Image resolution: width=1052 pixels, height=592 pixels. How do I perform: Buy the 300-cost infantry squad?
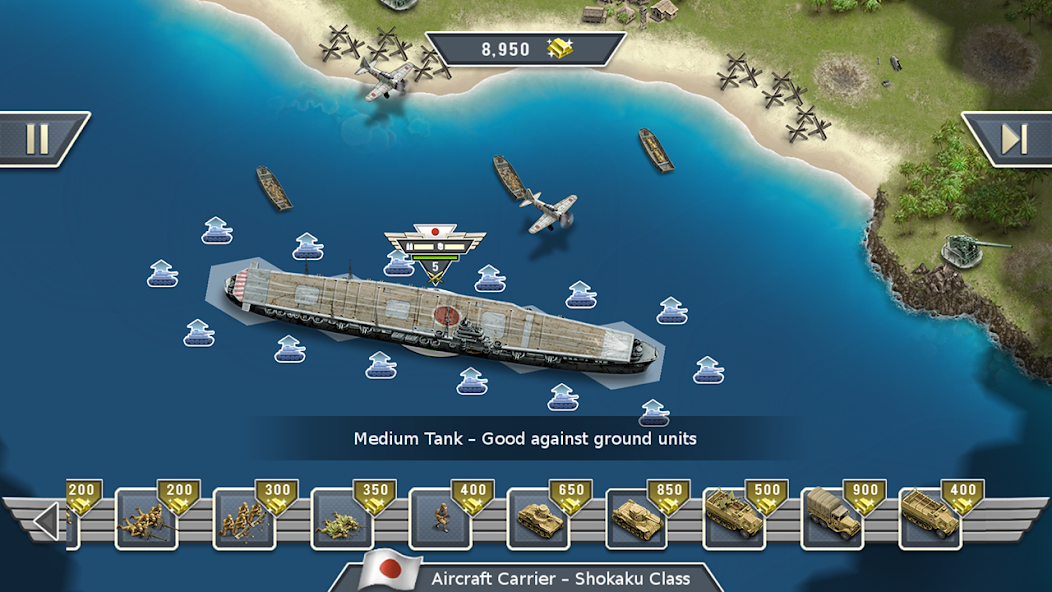[x=245, y=518]
